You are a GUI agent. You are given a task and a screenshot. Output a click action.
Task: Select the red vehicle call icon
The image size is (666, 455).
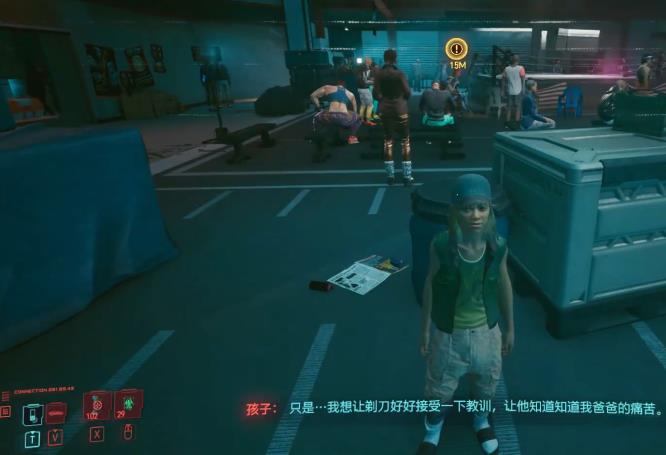(56, 412)
